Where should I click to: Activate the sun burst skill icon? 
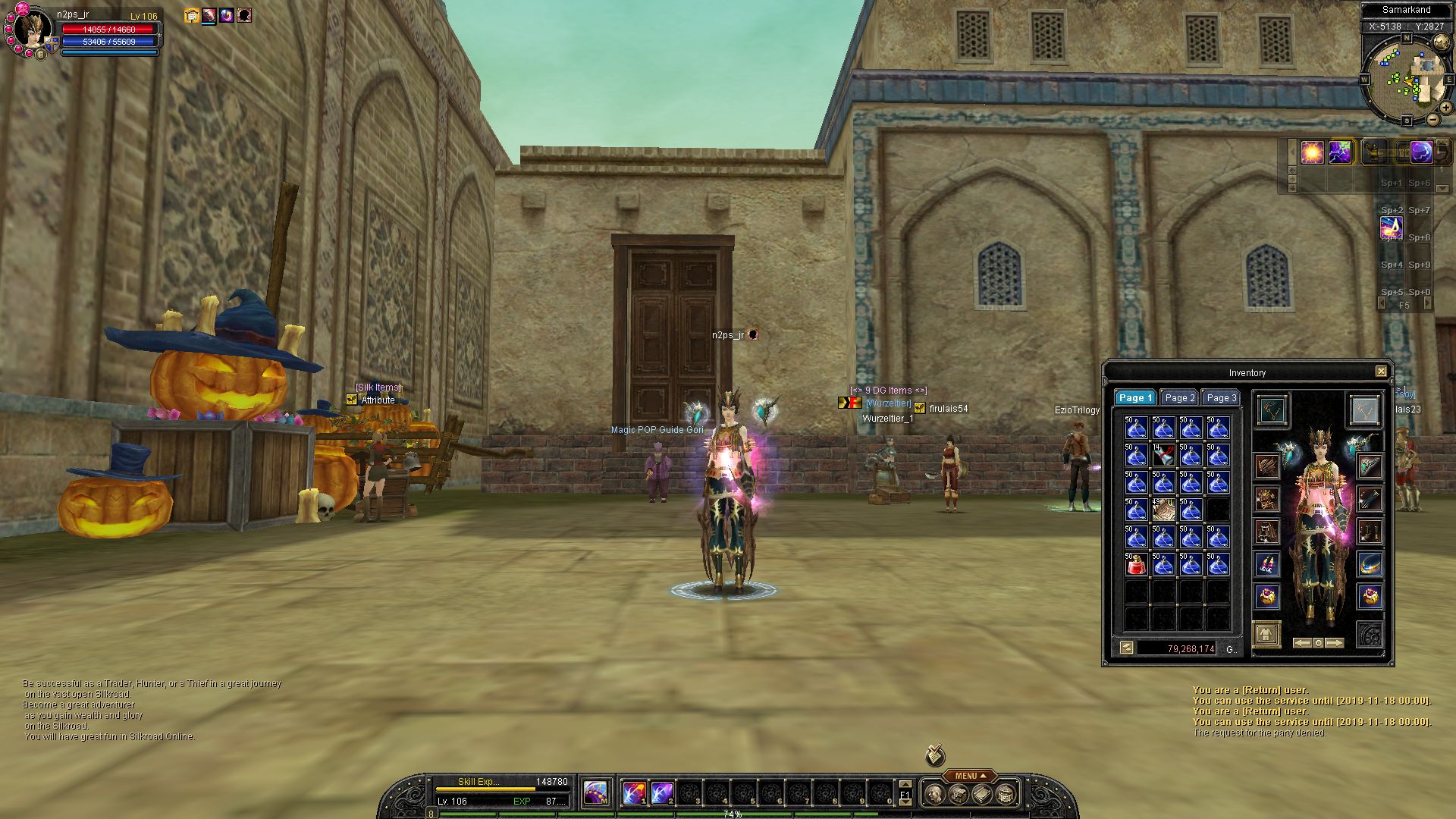point(1312,152)
